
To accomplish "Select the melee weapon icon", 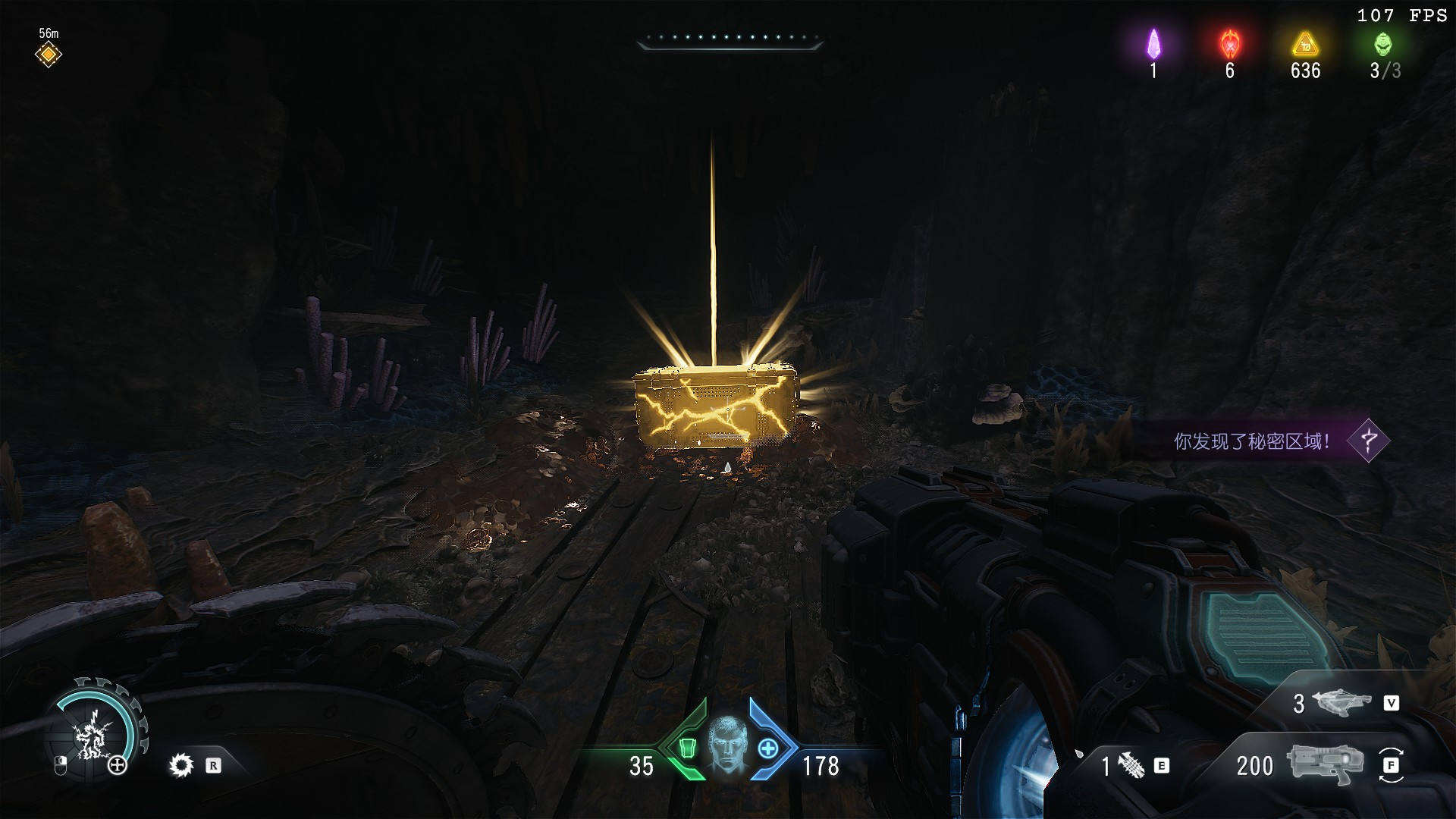I will [1131, 765].
